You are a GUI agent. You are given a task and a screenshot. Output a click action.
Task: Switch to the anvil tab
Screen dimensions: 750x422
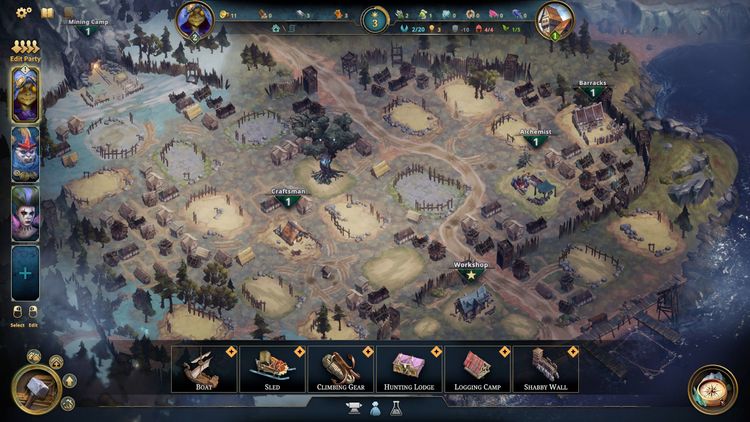click(x=352, y=408)
